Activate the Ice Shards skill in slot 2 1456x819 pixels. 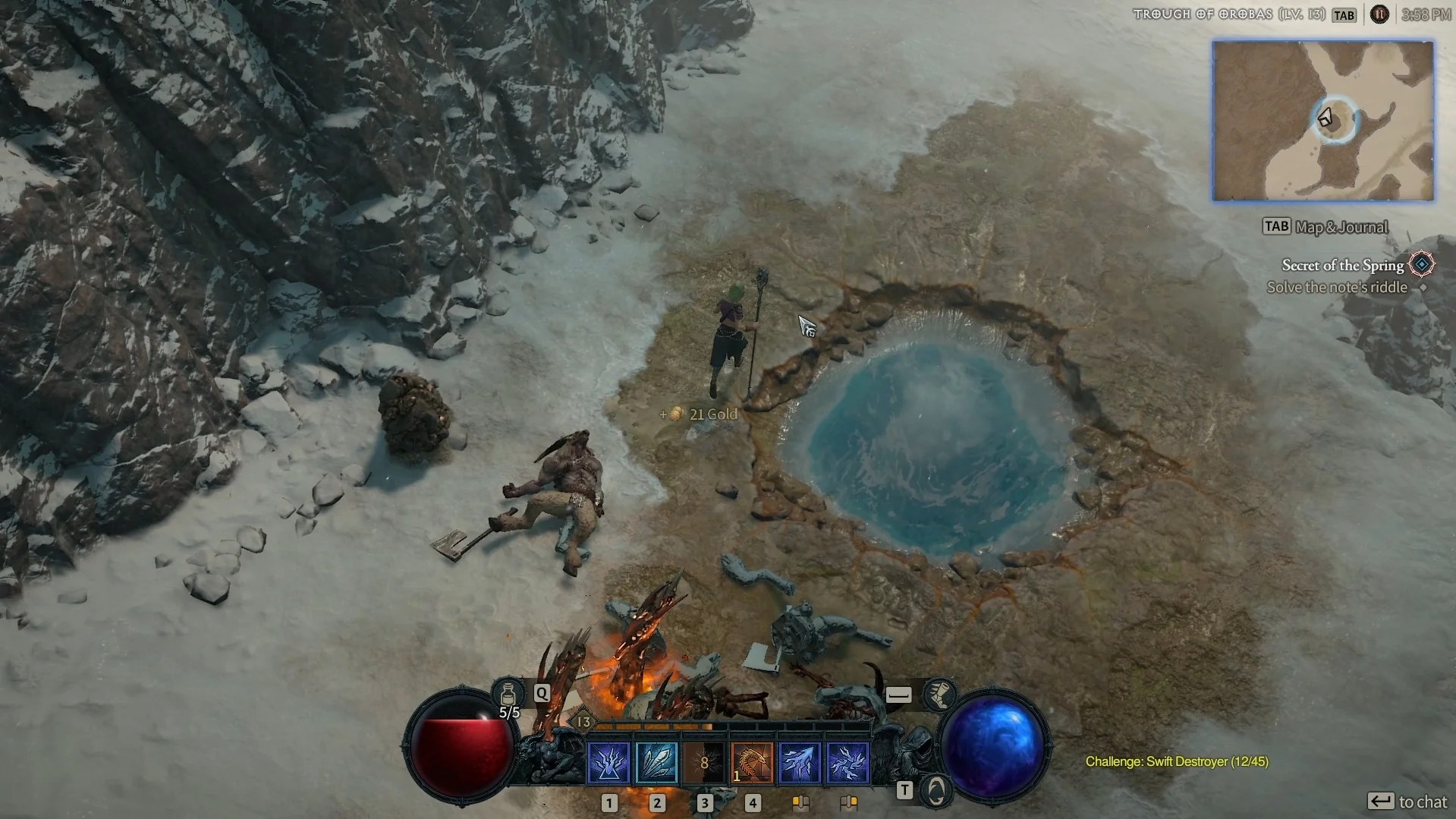[x=657, y=763]
